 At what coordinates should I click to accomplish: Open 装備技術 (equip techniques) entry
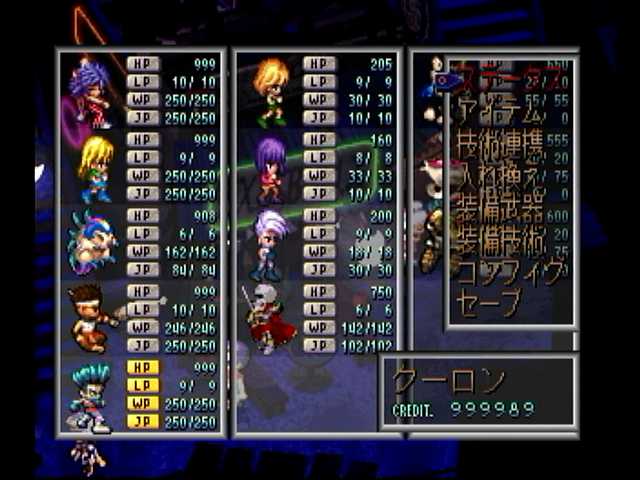[x=500, y=240]
